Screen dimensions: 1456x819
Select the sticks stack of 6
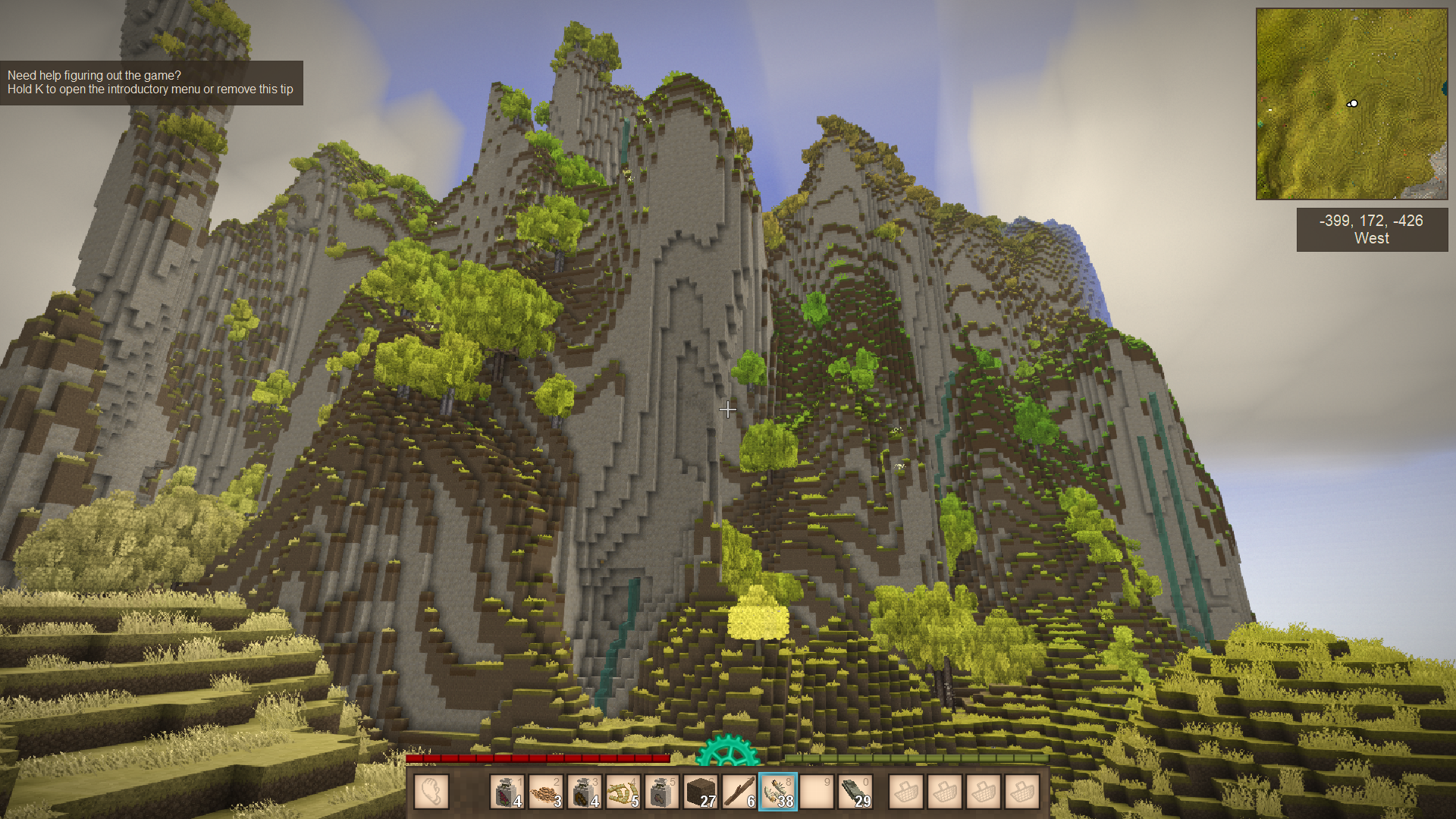[739, 792]
